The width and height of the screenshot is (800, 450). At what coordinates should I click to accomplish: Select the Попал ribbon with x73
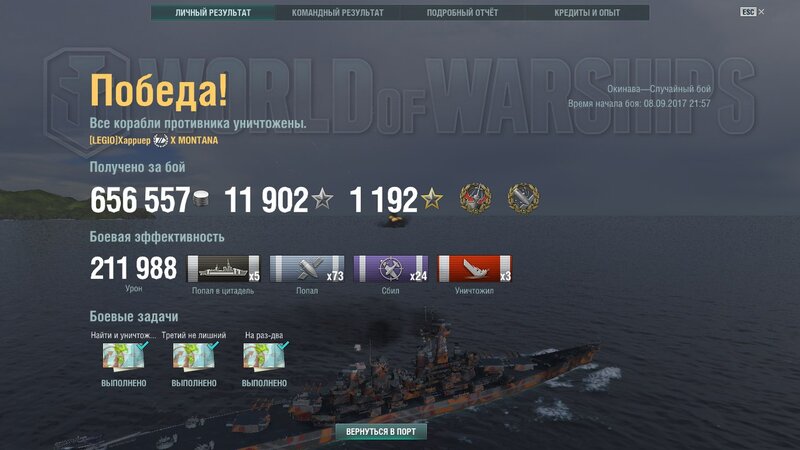click(x=307, y=268)
